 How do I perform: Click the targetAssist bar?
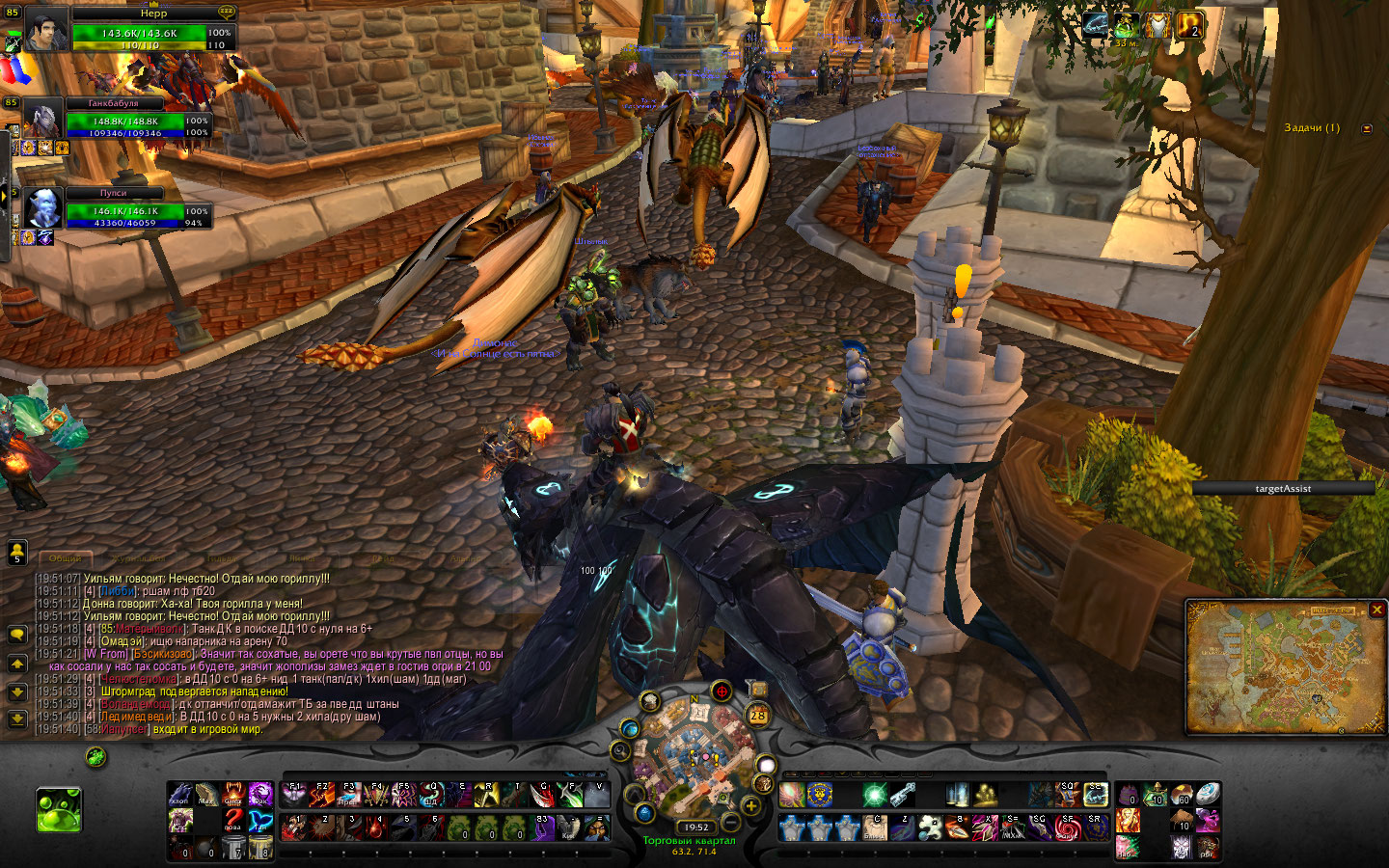point(1283,489)
